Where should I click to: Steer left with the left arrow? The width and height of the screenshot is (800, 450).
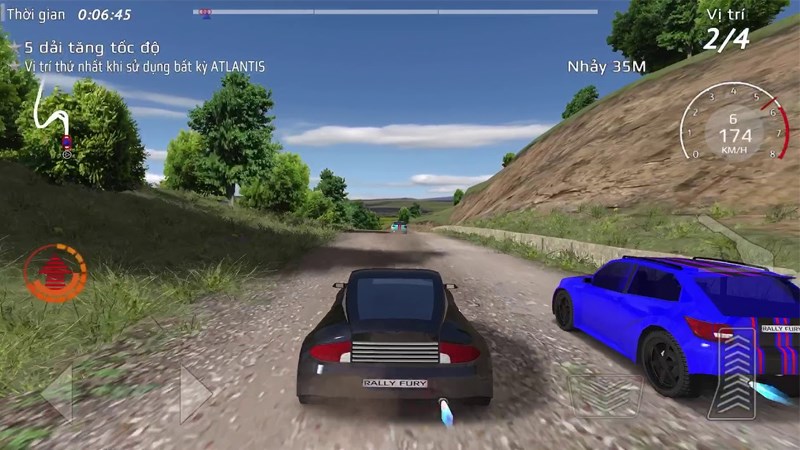58,392
